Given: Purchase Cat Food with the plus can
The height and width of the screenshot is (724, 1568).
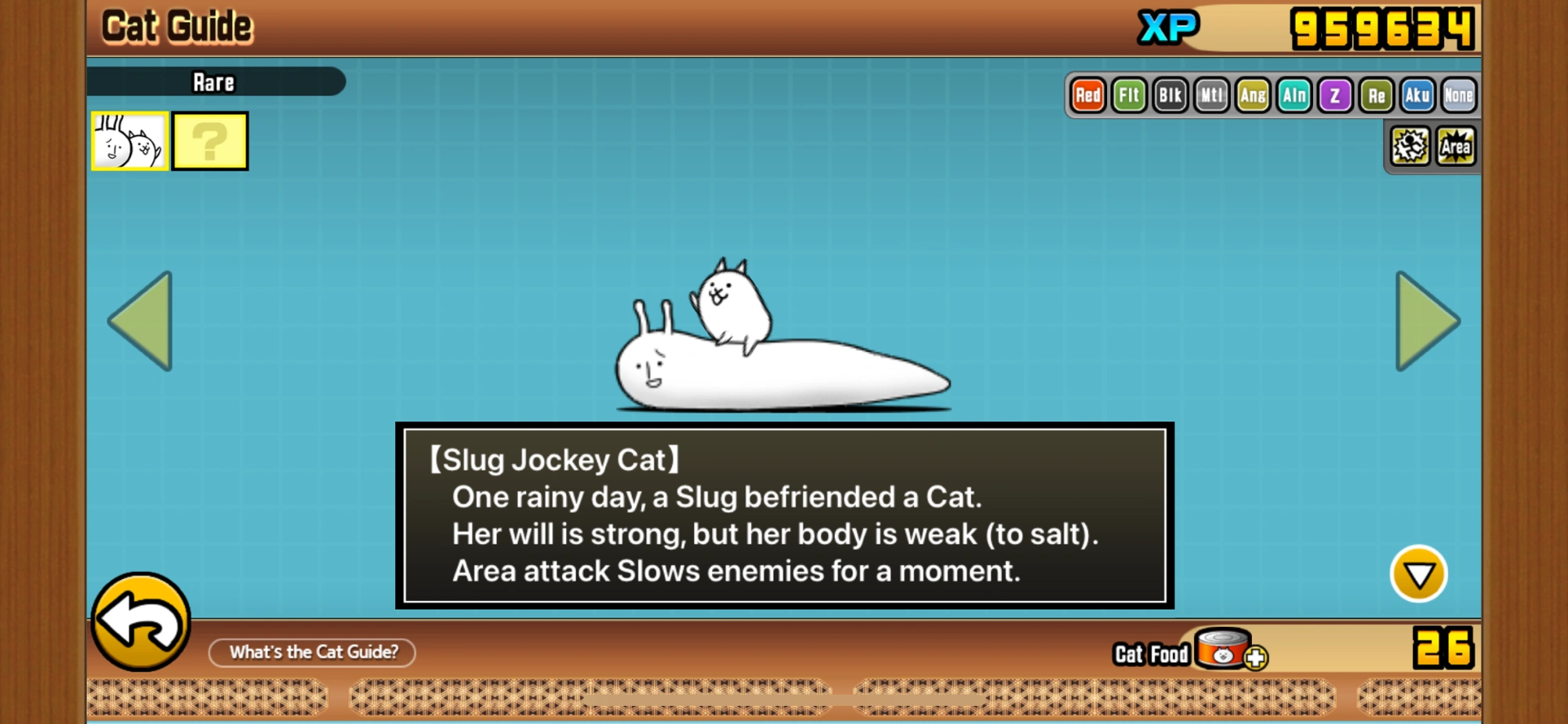Looking at the screenshot, I should [x=1231, y=652].
